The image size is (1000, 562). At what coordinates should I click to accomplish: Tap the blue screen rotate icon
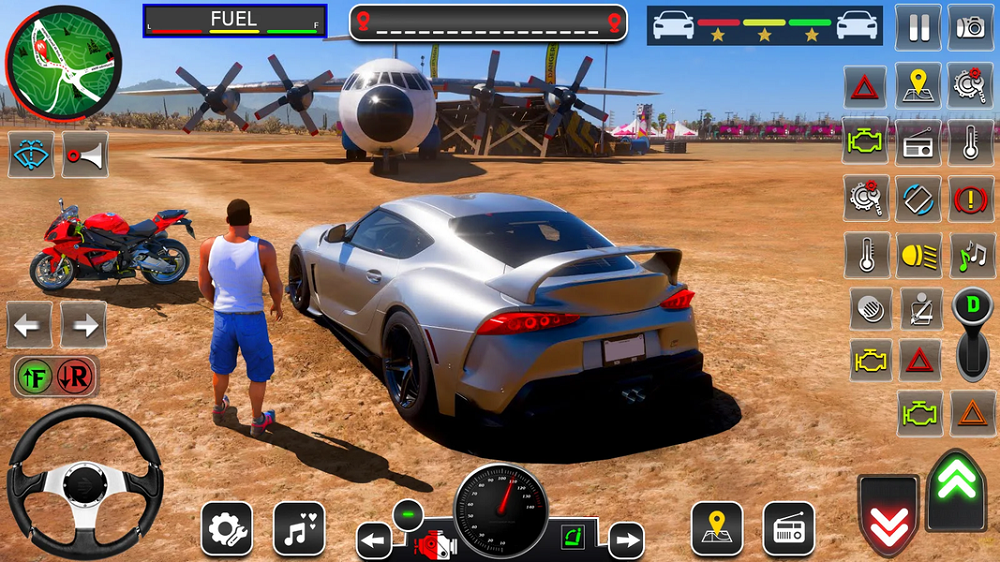917,198
